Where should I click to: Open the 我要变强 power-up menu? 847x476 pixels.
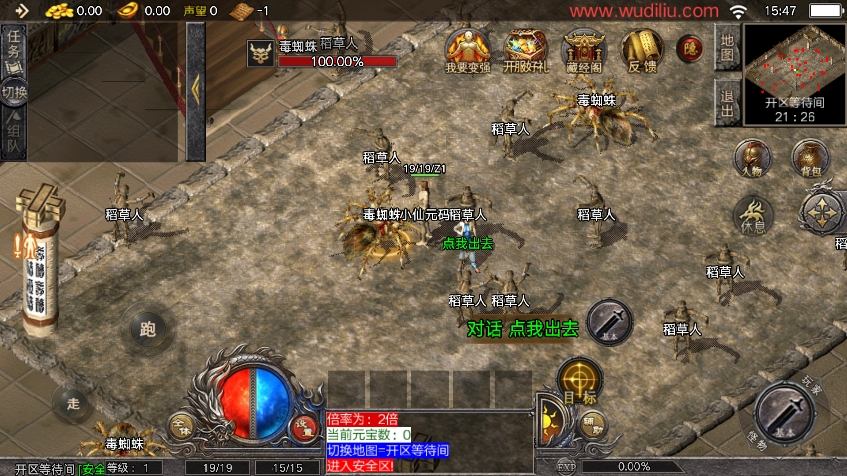pyautogui.click(x=463, y=48)
